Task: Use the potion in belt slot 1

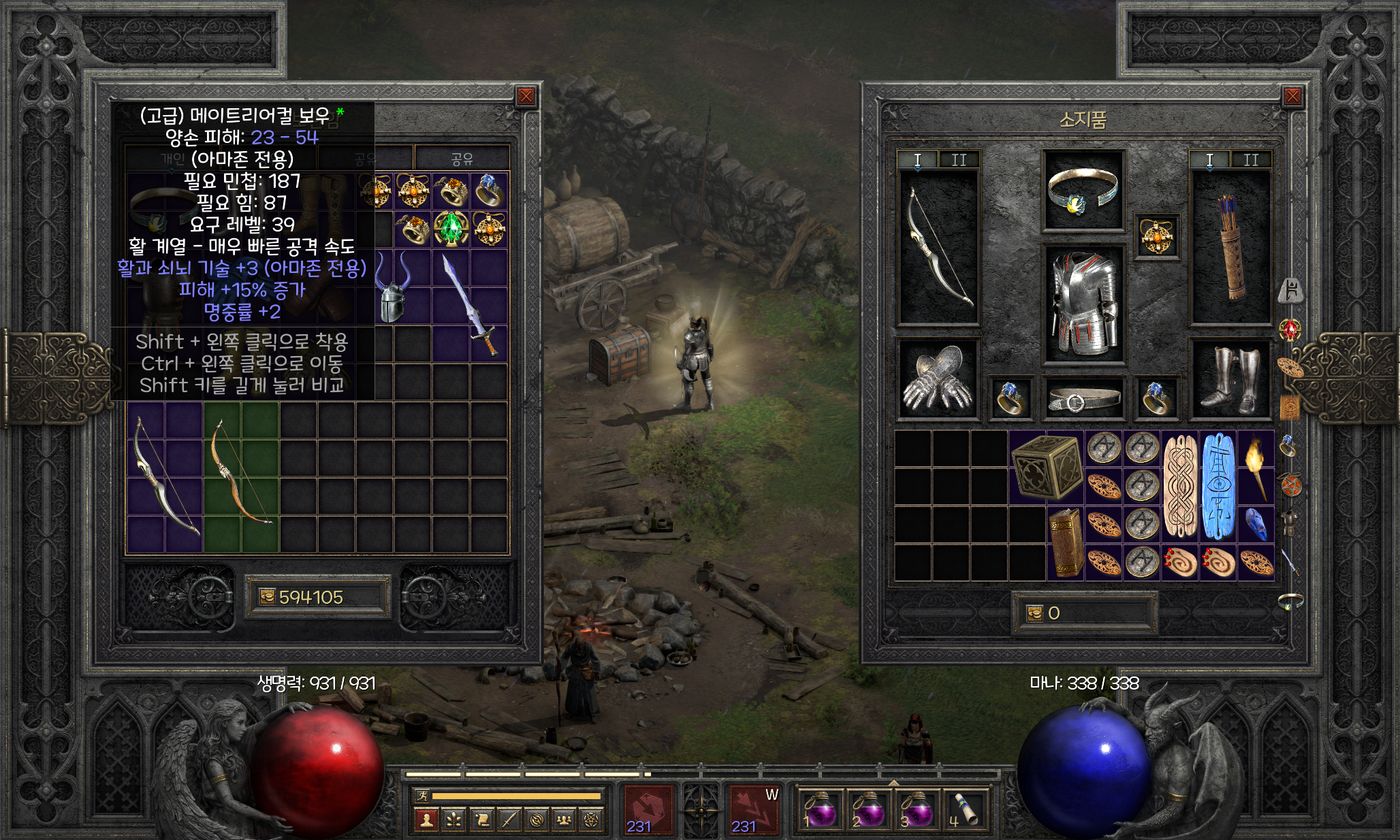Action: pos(820,810)
